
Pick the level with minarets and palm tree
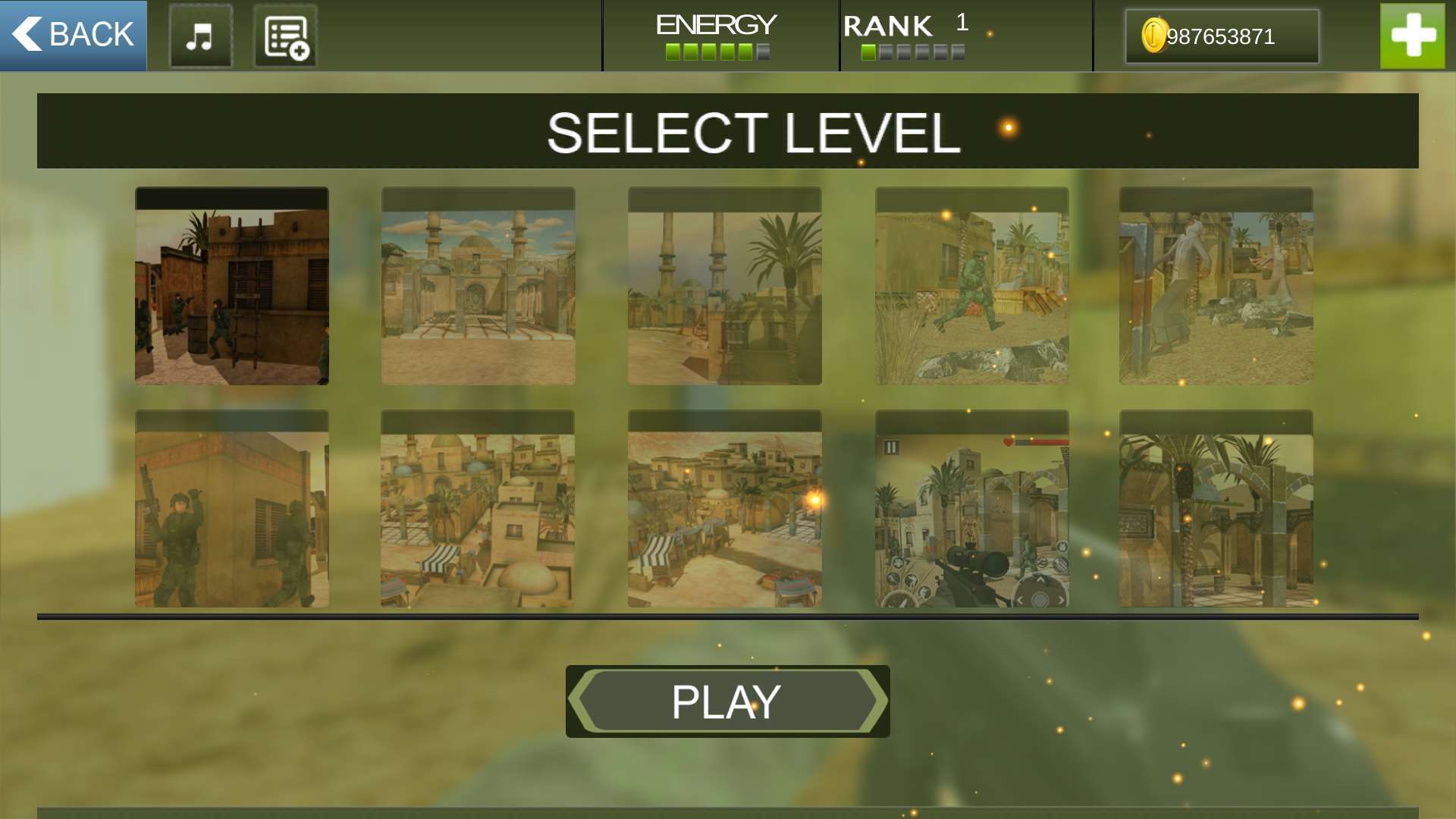coord(724,287)
